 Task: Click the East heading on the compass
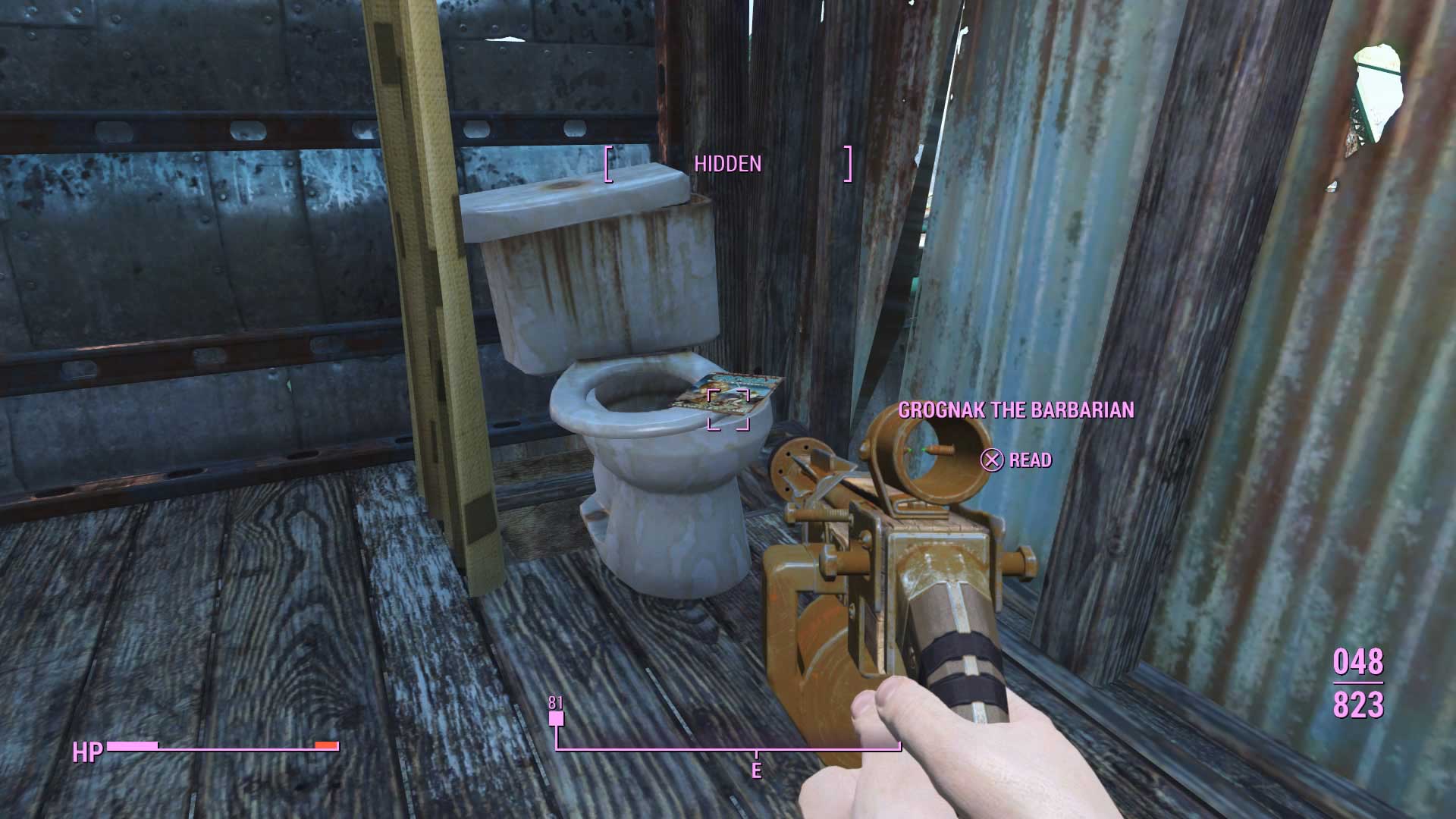756,770
